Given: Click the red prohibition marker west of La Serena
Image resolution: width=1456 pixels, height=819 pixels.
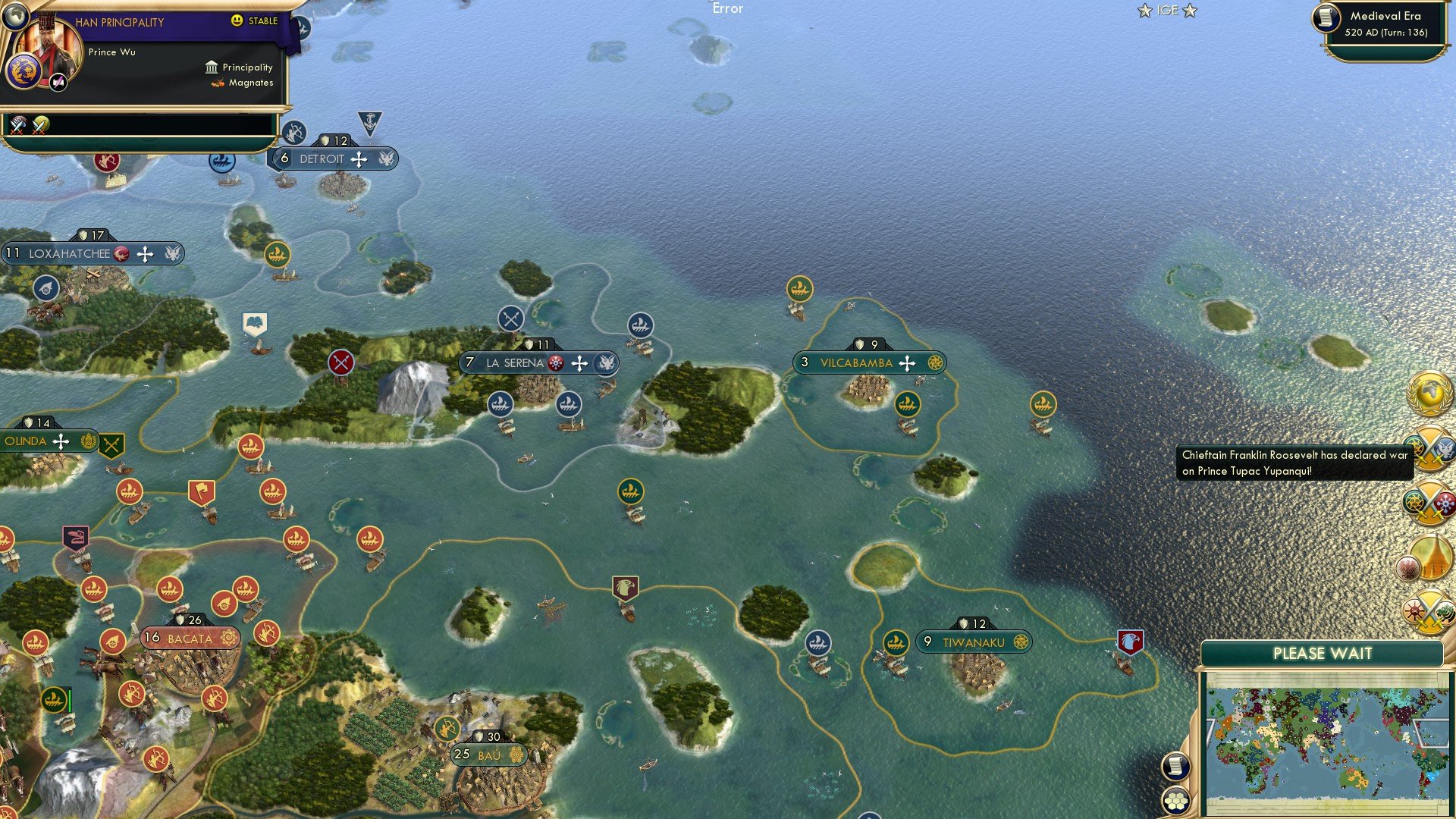Looking at the screenshot, I should (x=340, y=362).
